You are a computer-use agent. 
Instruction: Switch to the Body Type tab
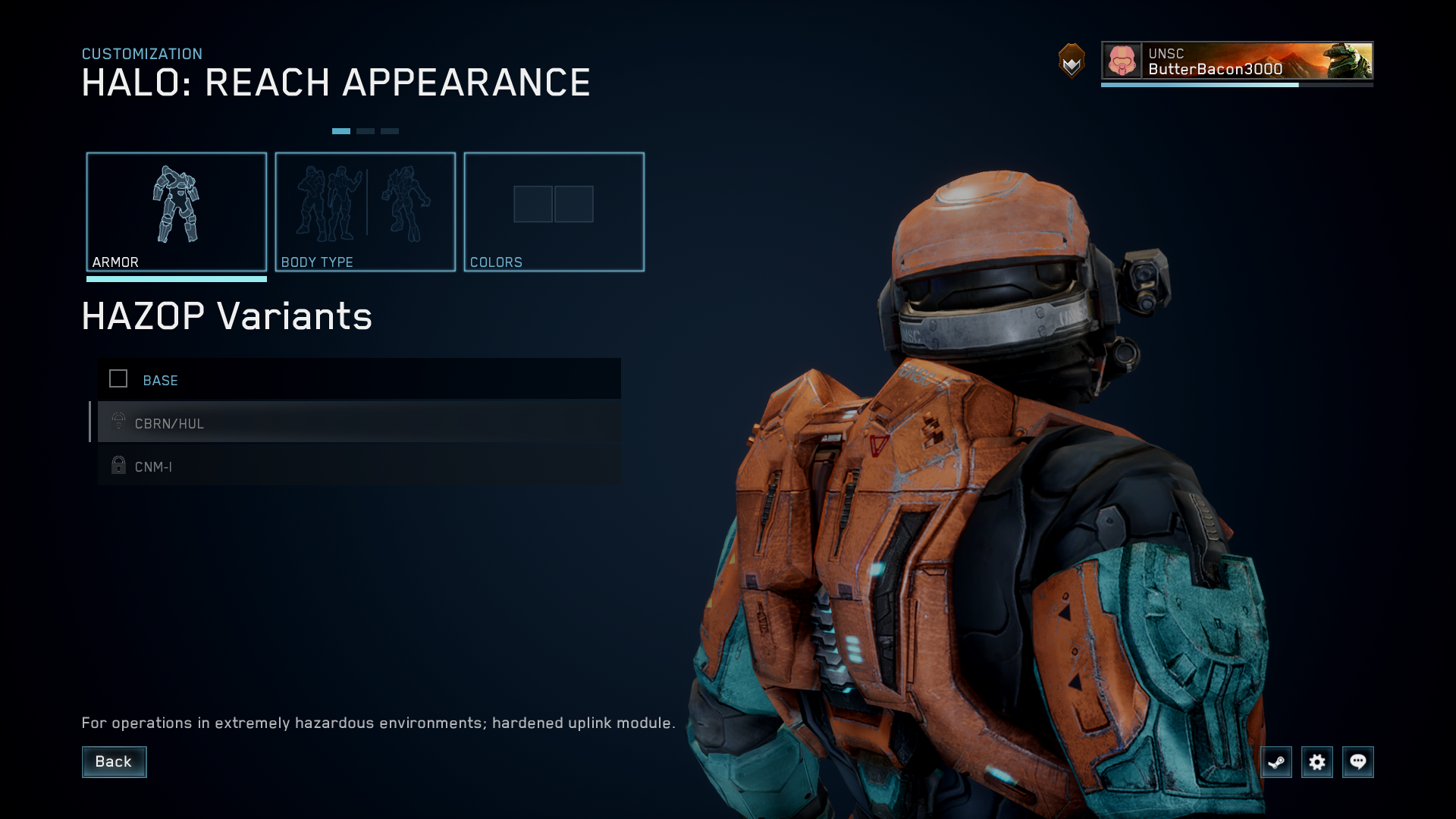366,211
